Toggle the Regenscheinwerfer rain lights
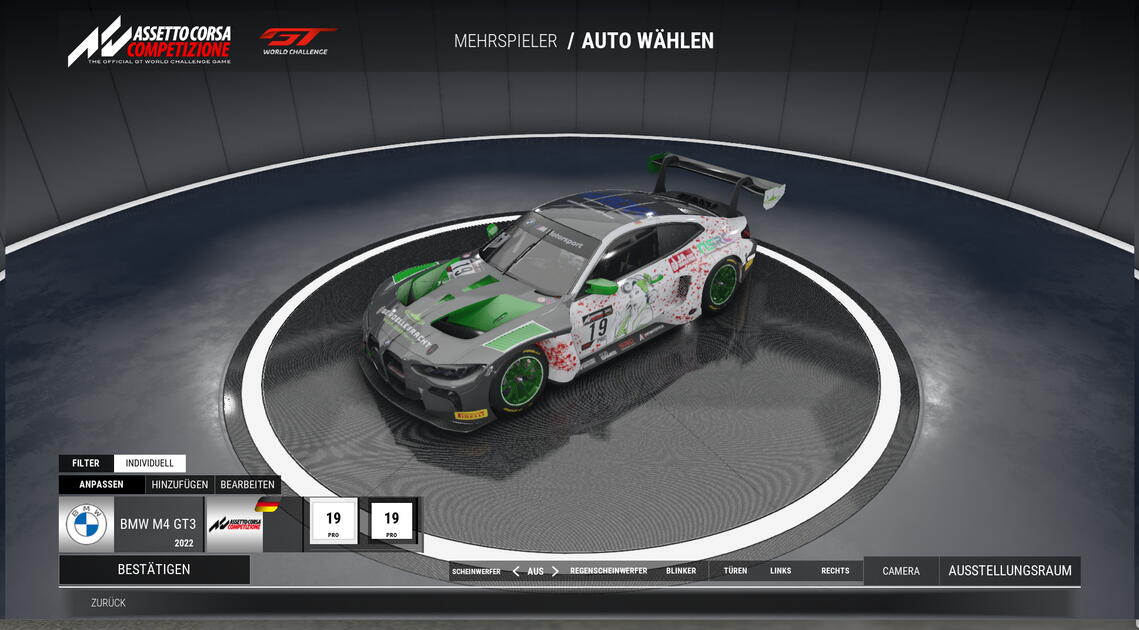Viewport: 1139px width, 630px height. coord(608,571)
